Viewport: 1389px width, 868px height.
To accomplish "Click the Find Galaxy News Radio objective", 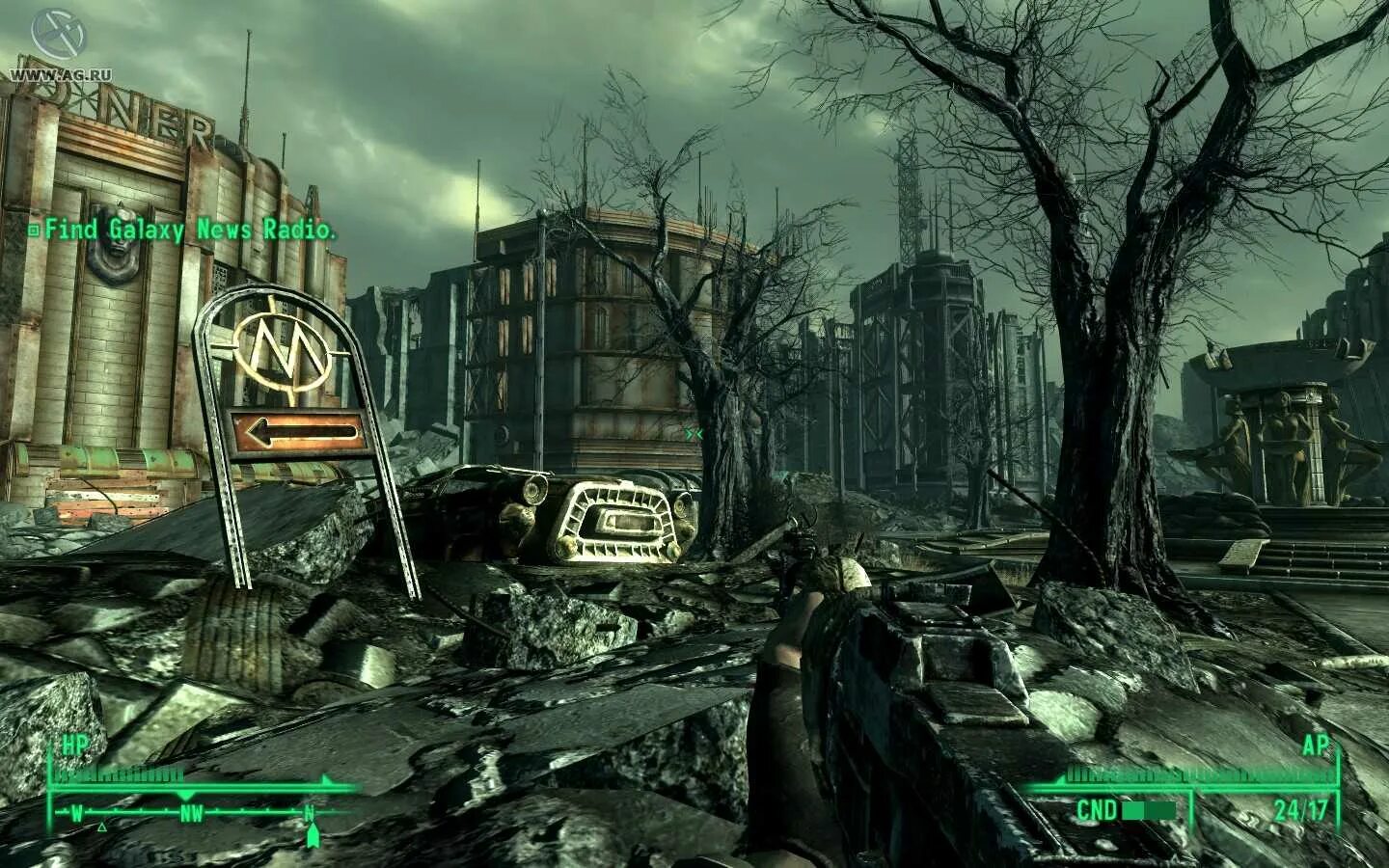I will (183, 231).
